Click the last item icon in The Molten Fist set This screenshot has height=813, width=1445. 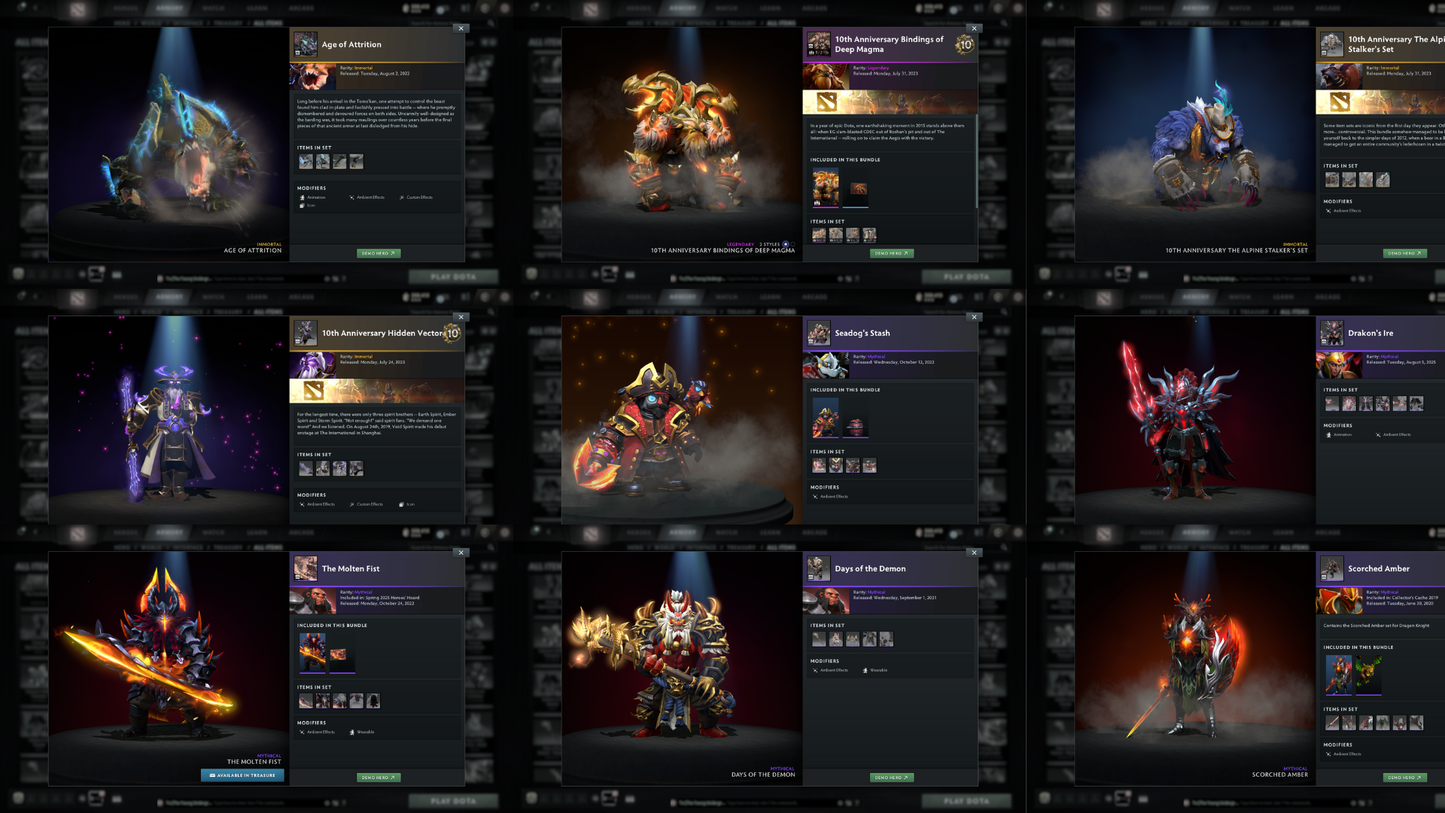[373, 700]
